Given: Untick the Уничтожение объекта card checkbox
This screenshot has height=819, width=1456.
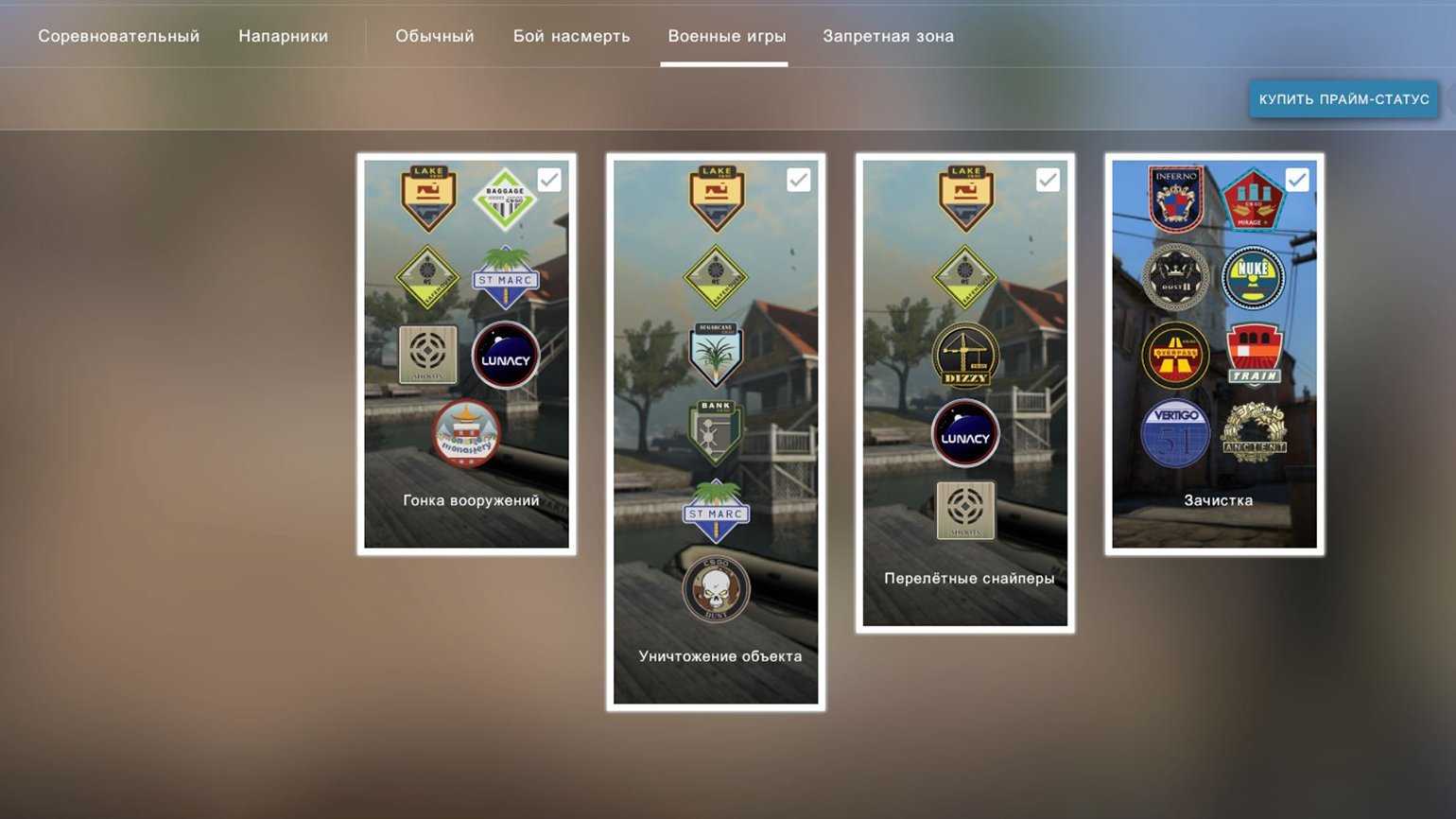Looking at the screenshot, I should 799,180.
